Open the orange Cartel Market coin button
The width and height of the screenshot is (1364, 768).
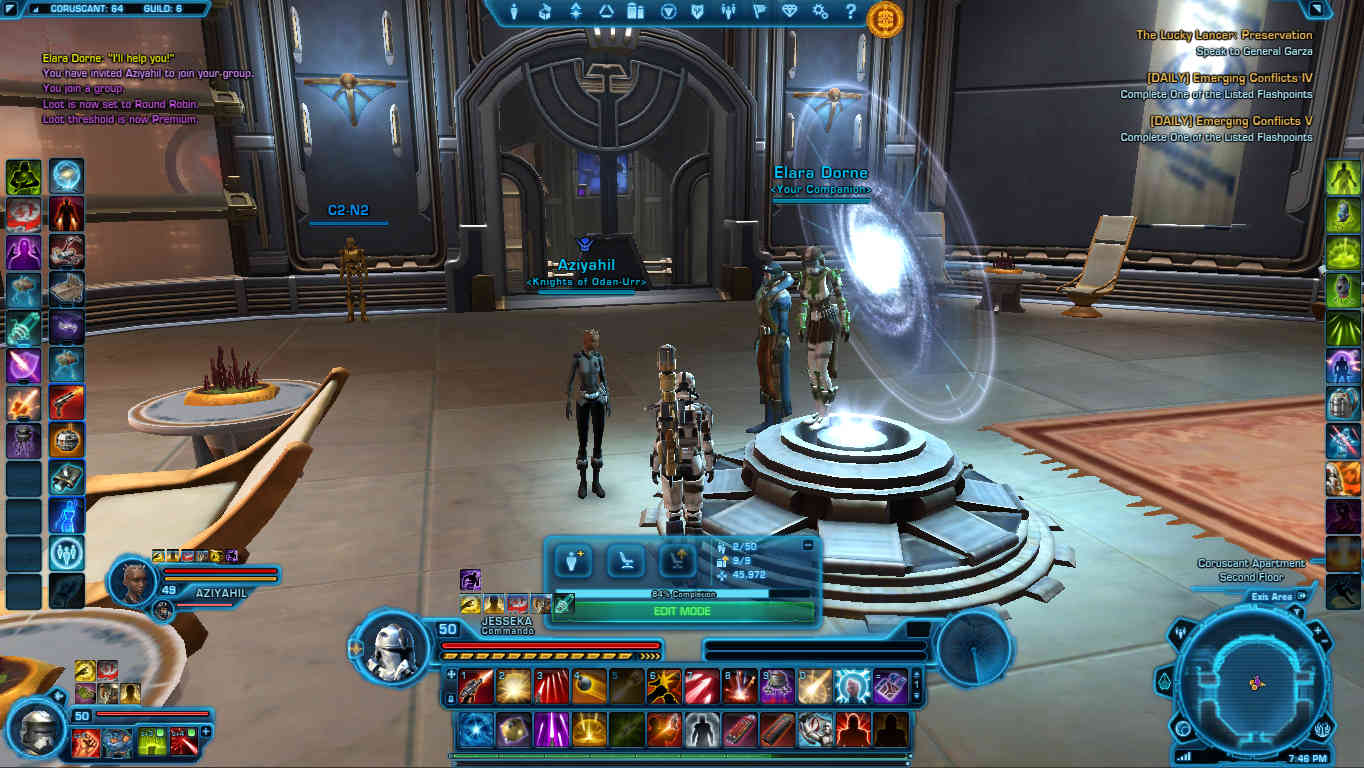click(885, 19)
